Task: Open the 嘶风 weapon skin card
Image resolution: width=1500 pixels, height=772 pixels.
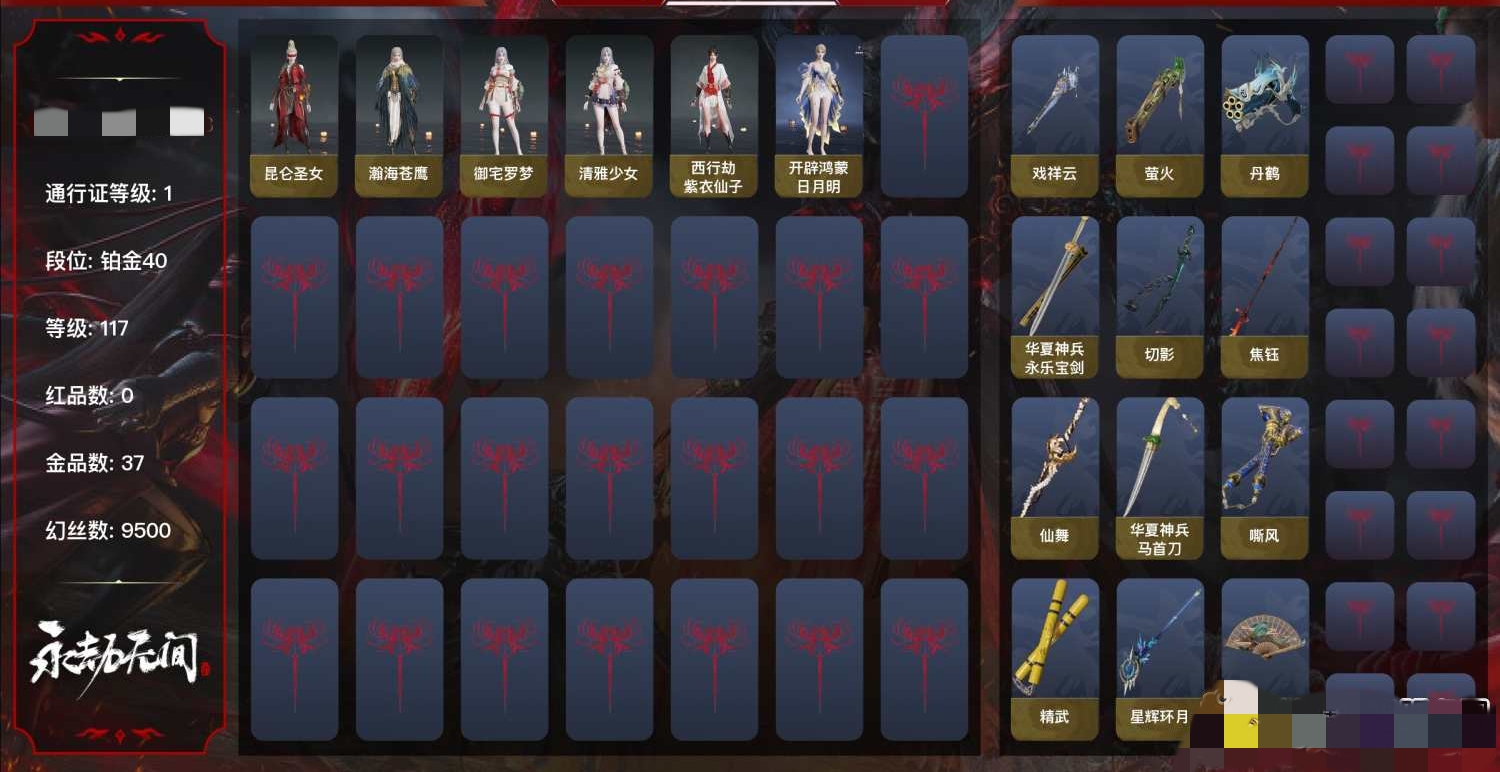Action: 1265,478
